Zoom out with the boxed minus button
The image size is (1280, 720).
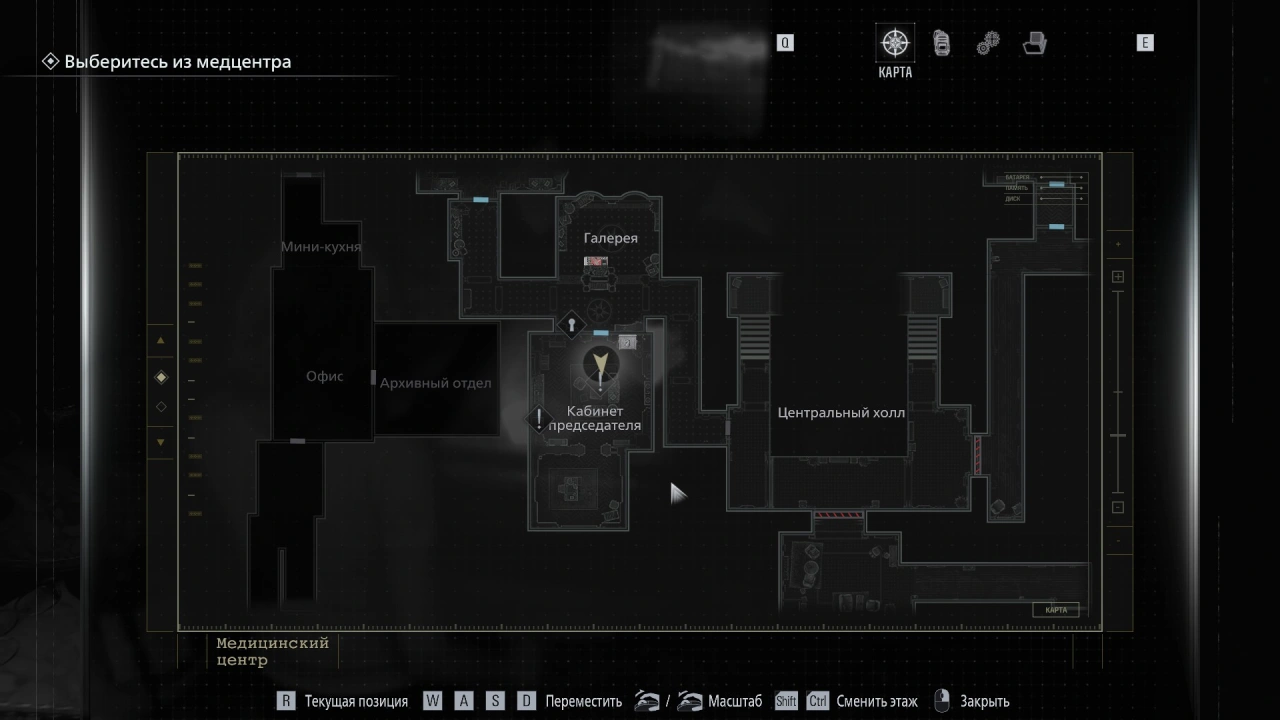pos(1118,507)
